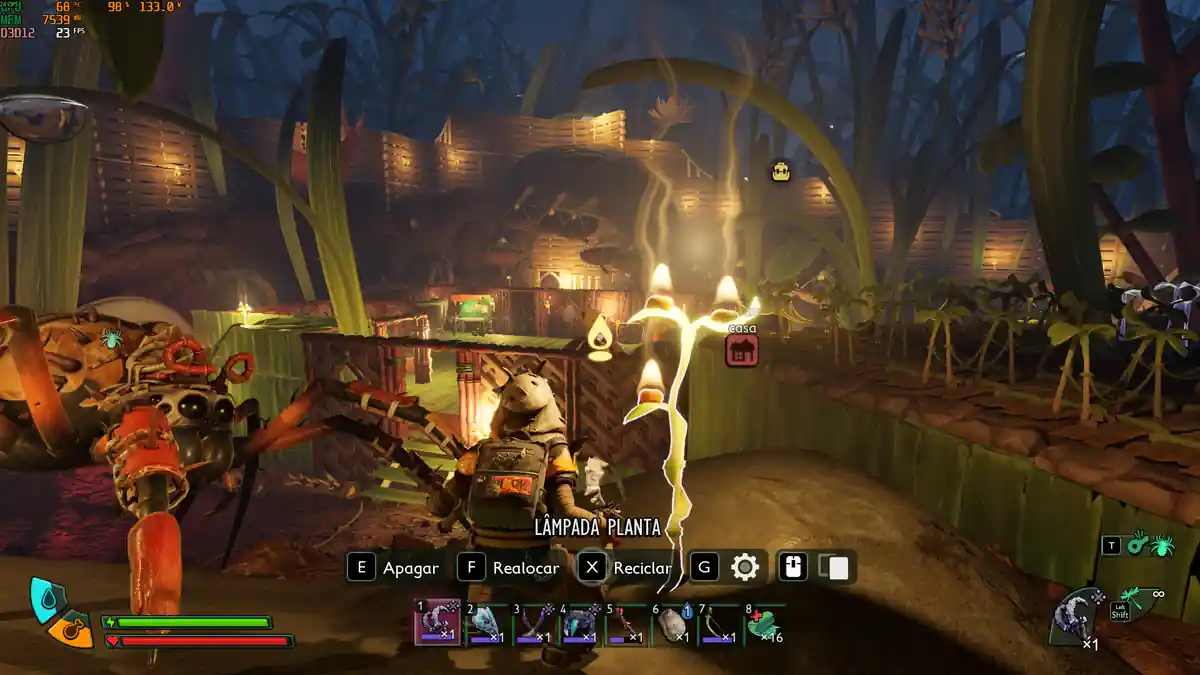Activate the spider buggy whistle icon
Image resolution: width=1200 pixels, height=675 pixels.
tap(1150, 545)
